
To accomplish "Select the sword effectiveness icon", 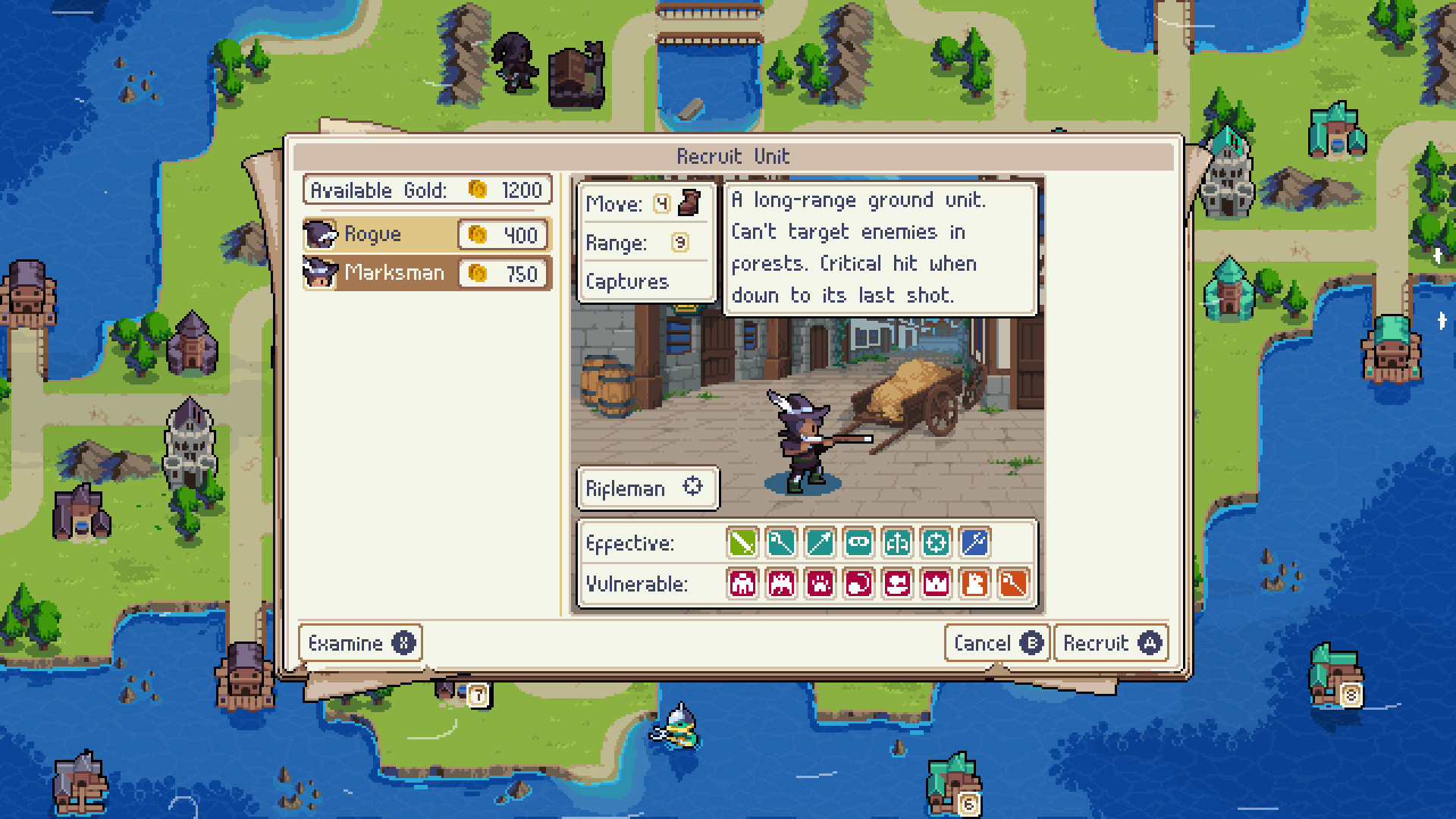I will point(742,543).
